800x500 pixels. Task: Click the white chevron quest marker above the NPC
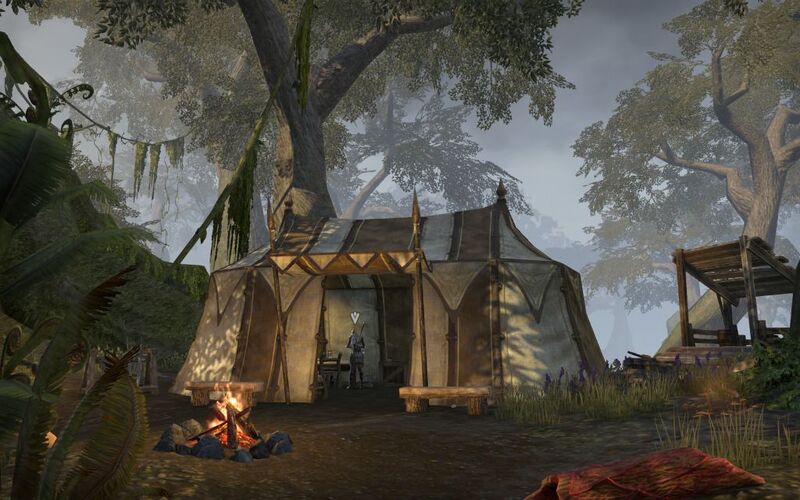tap(354, 317)
